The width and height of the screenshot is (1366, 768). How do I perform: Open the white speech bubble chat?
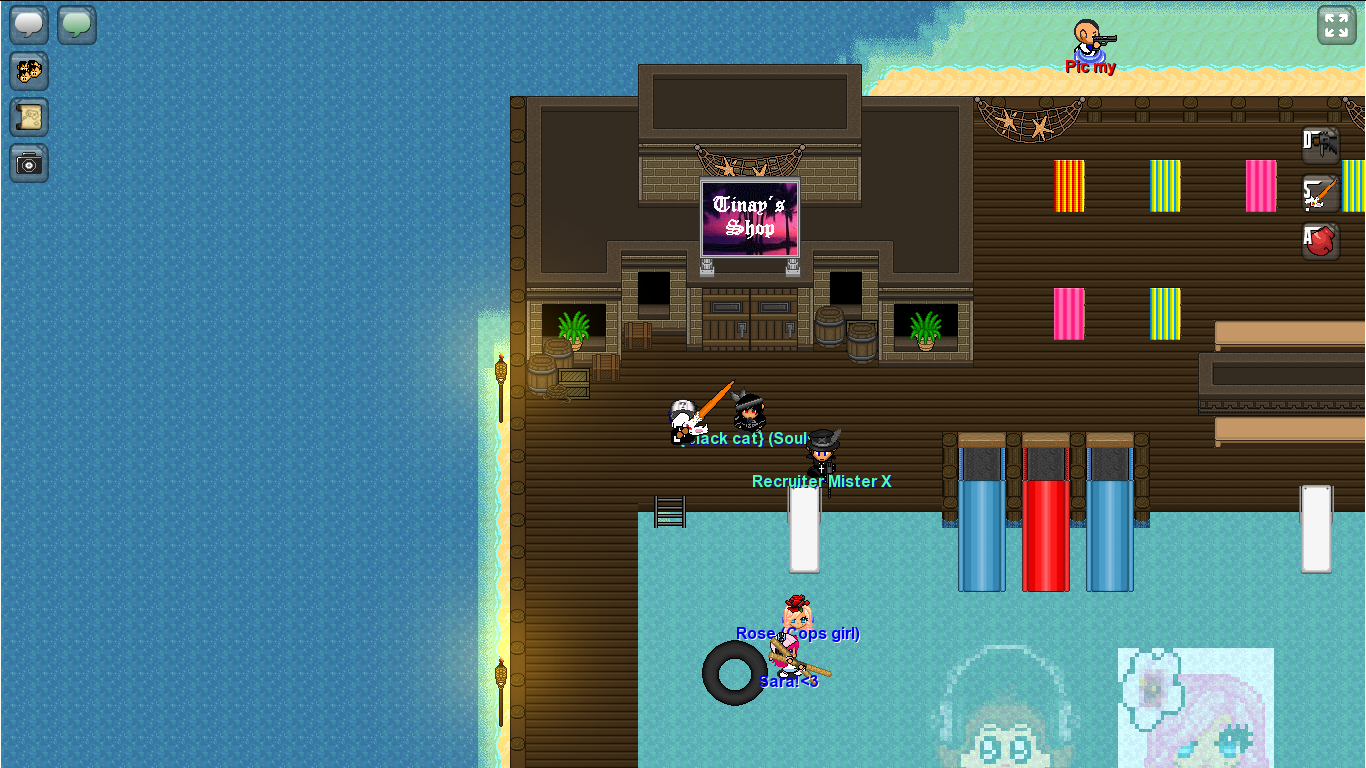29,25
